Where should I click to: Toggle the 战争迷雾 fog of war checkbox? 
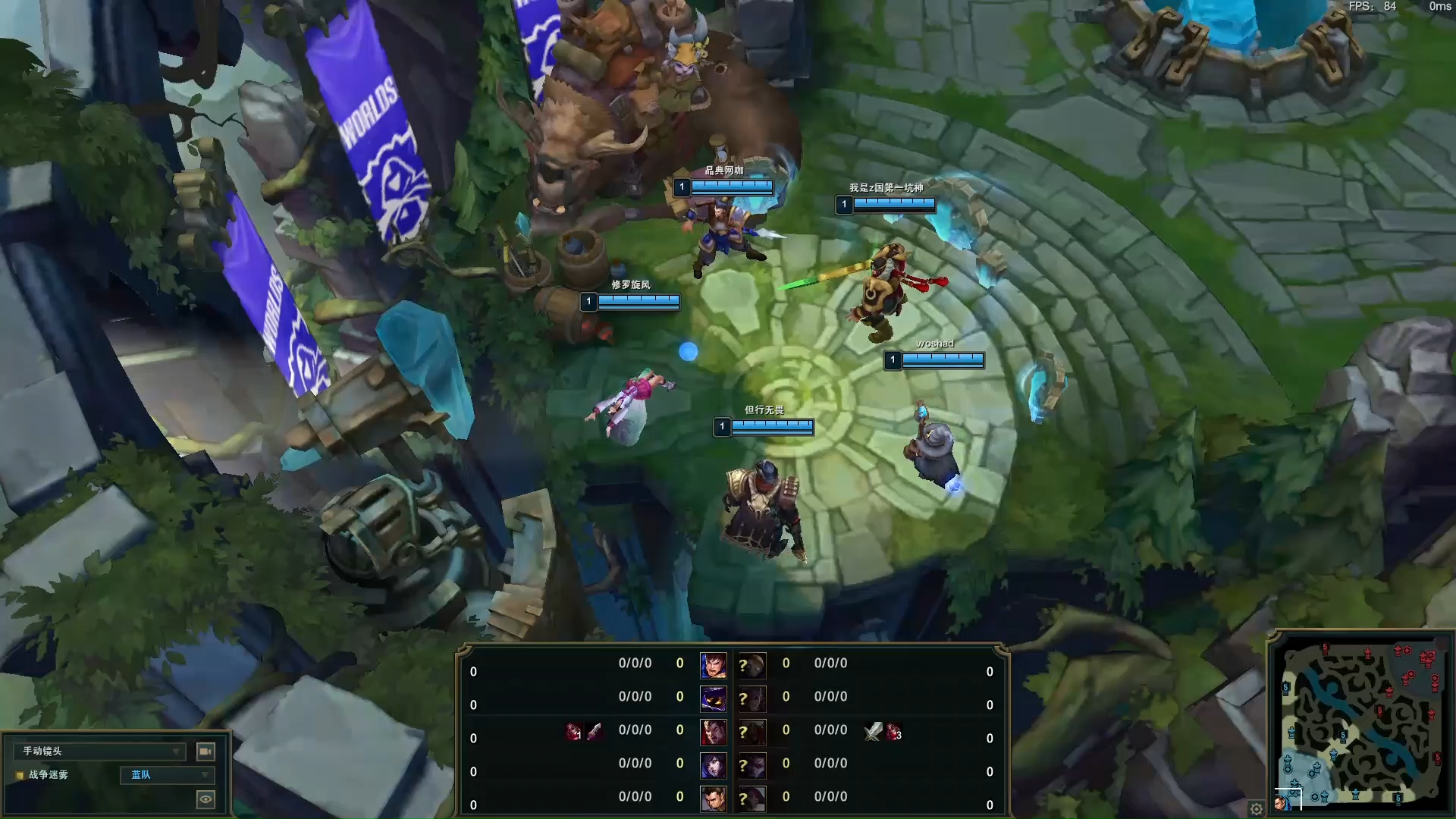20,775
